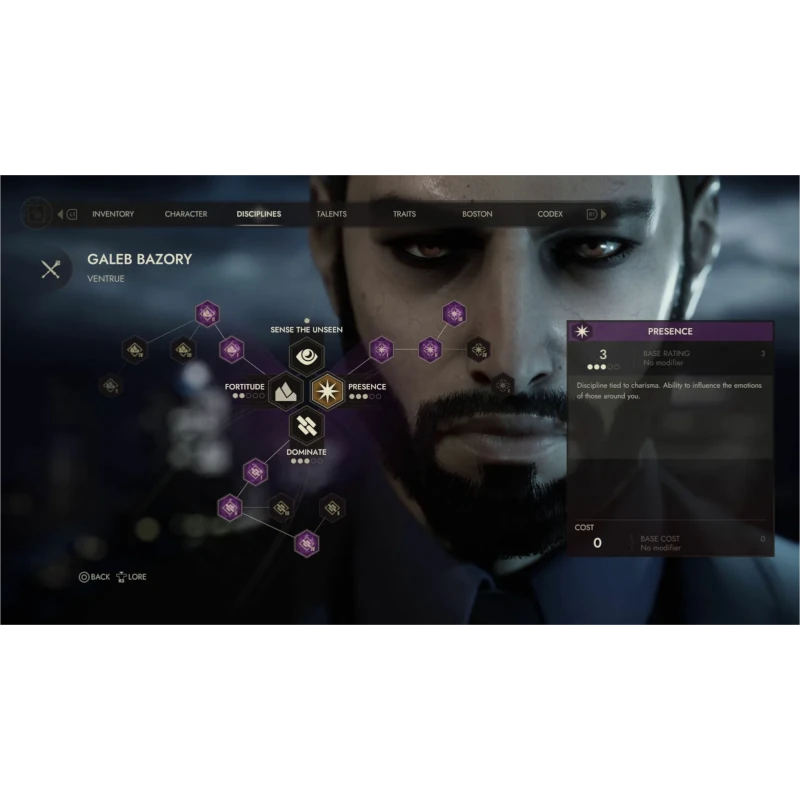
Task: Go to the Talents tab
Action: pos(331,214)
